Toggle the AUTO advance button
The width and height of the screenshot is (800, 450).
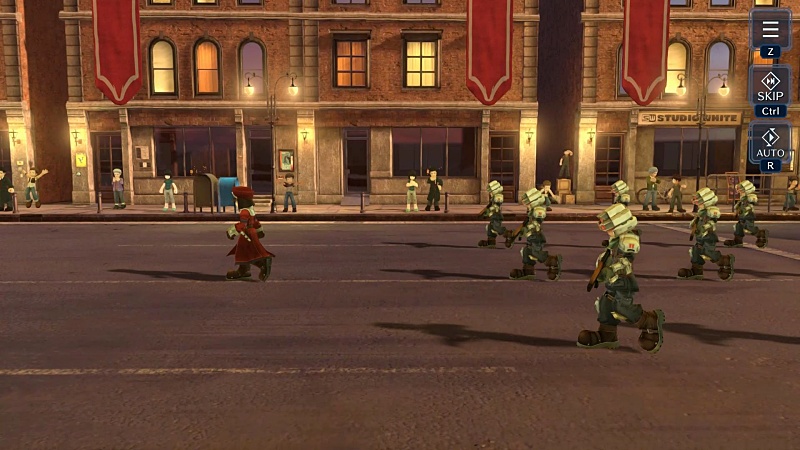point(770,144)
